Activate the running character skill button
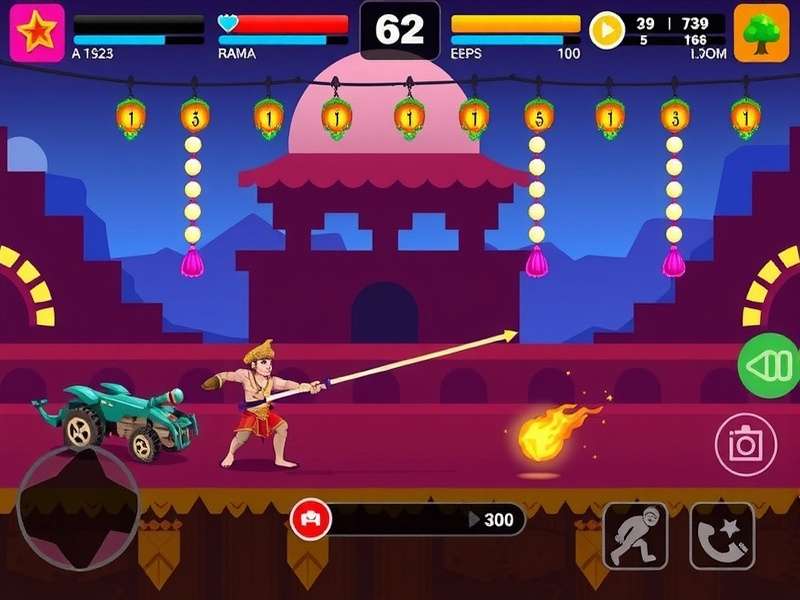 (x=635, y=535)
